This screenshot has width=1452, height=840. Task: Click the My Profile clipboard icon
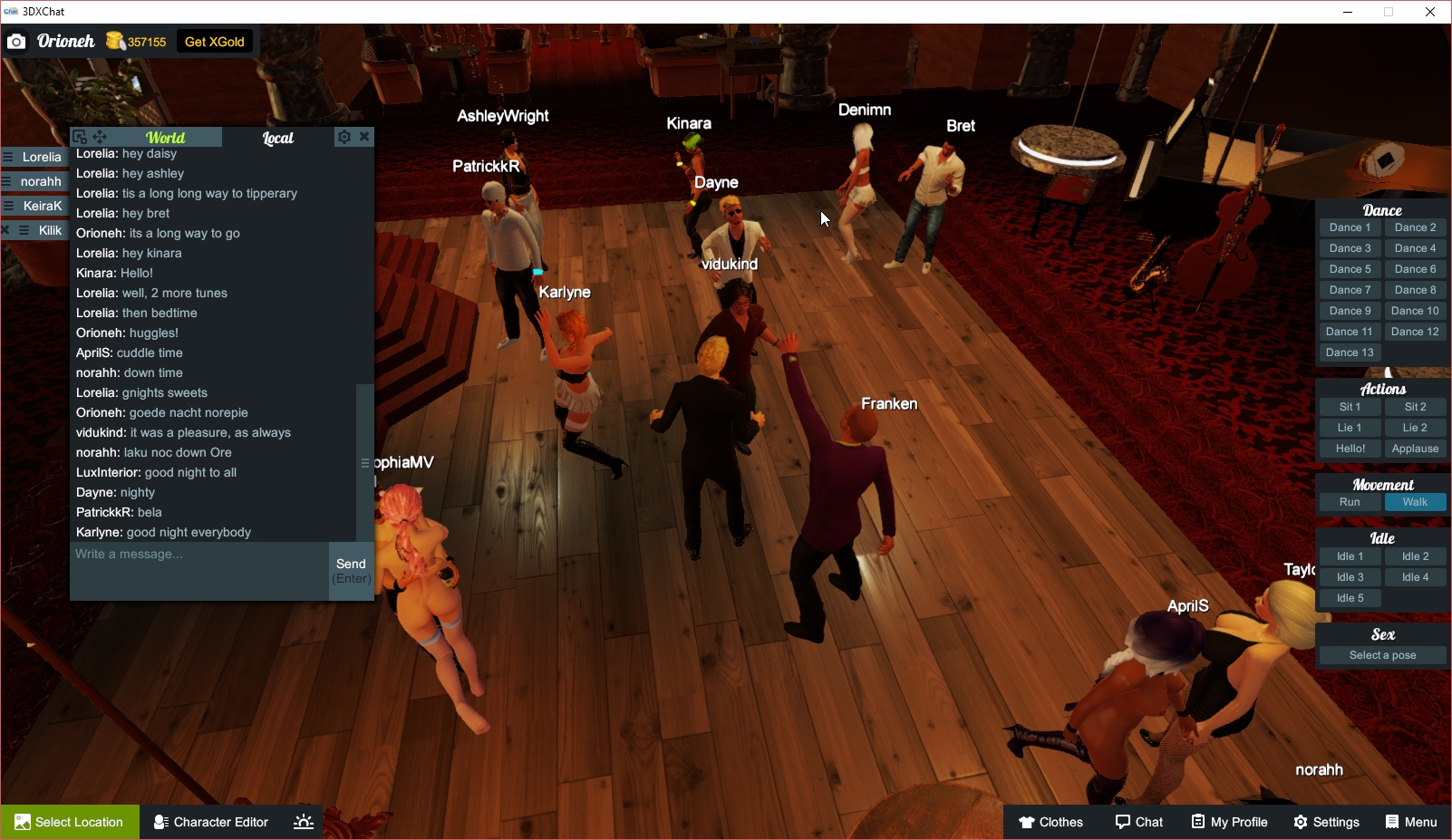1201,822
